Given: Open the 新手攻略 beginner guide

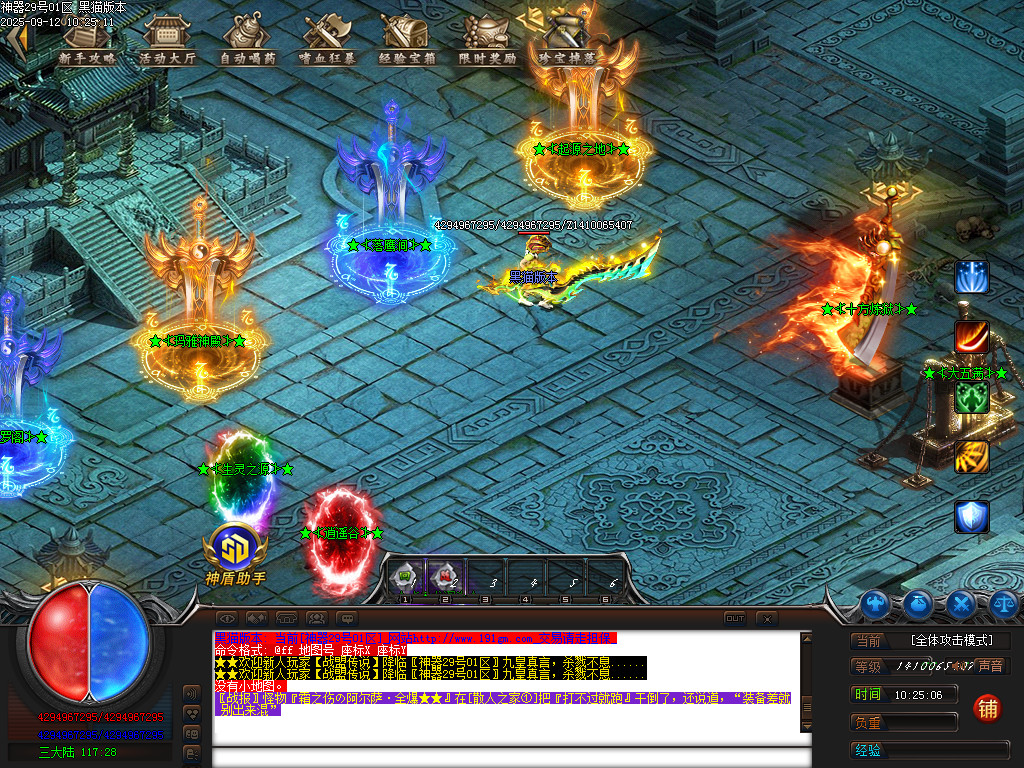Looking at the screenshot, I should 87,40.
